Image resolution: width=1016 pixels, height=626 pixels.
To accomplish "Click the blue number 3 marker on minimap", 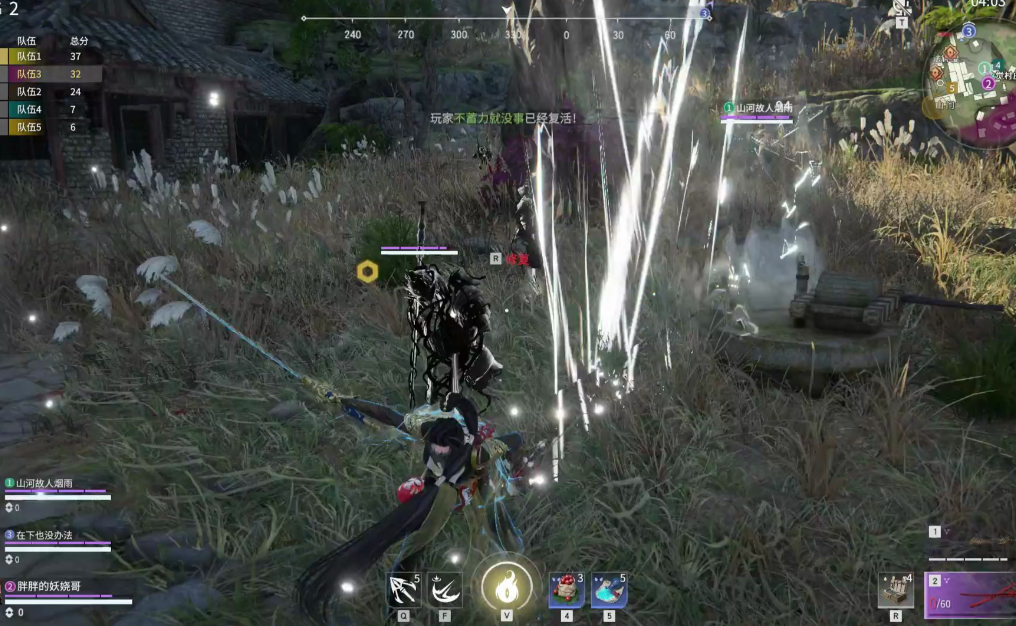I will pos(968,32).
